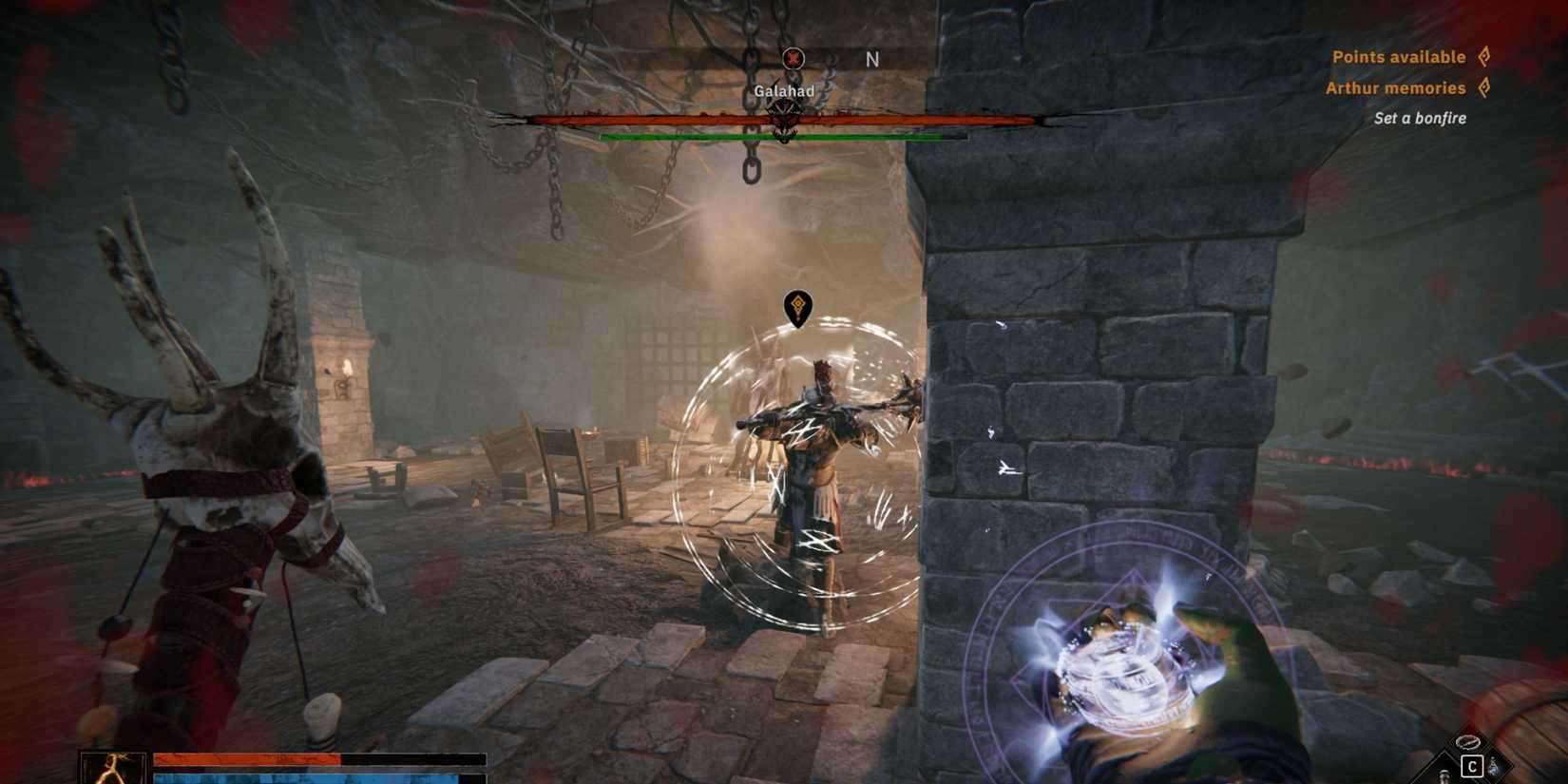Open the Points available link

[x=1401, y=56]
